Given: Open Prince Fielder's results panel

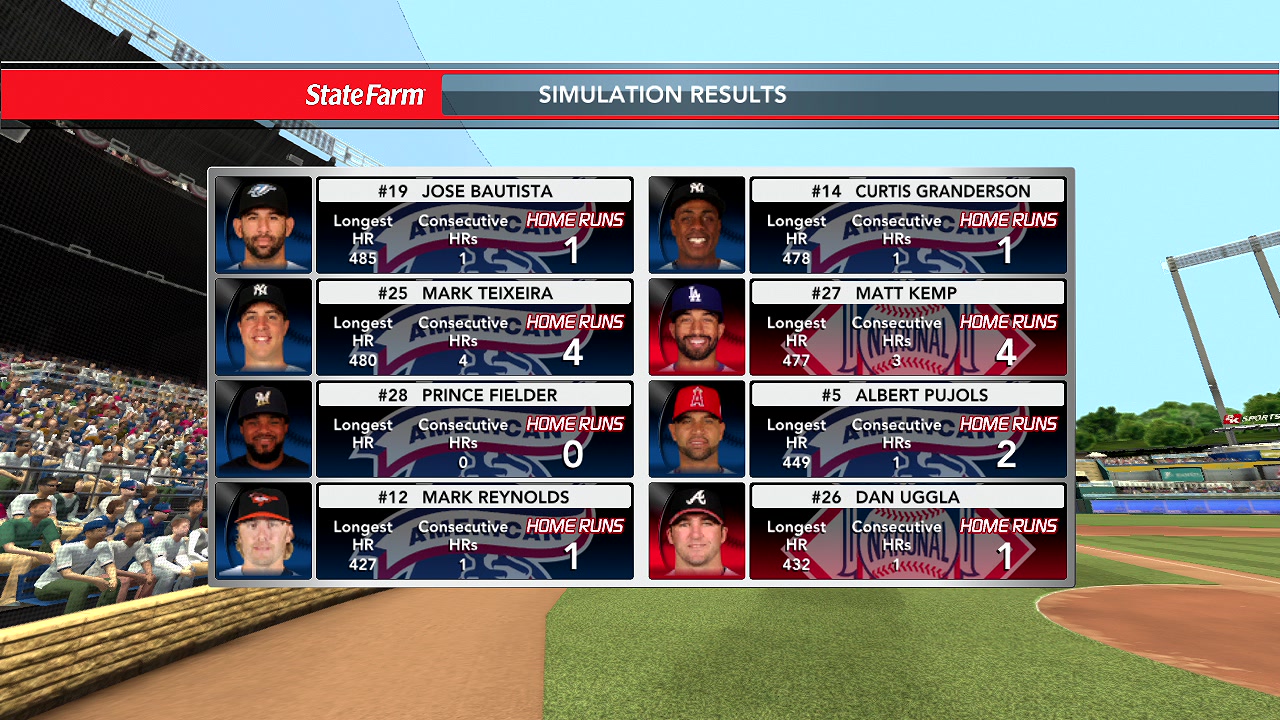Looking at the screenshot, I should (x=474, y=430).
